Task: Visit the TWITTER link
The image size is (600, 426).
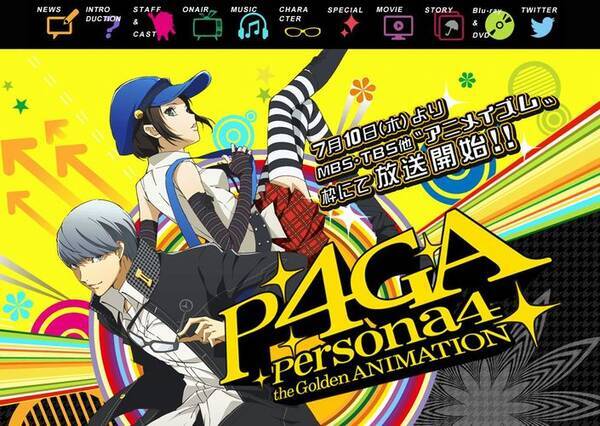Action: coord(543,22)
